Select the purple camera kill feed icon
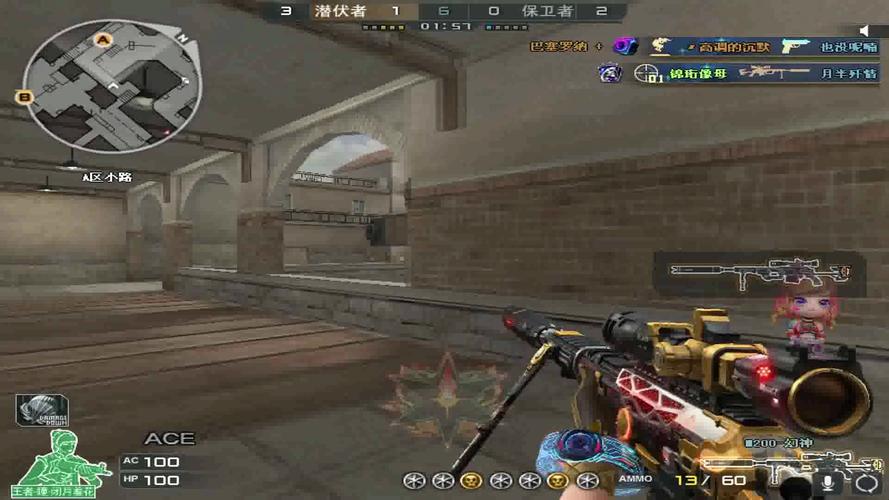Image resolution: width=889 pixels, height=500 pixels. 625,46
